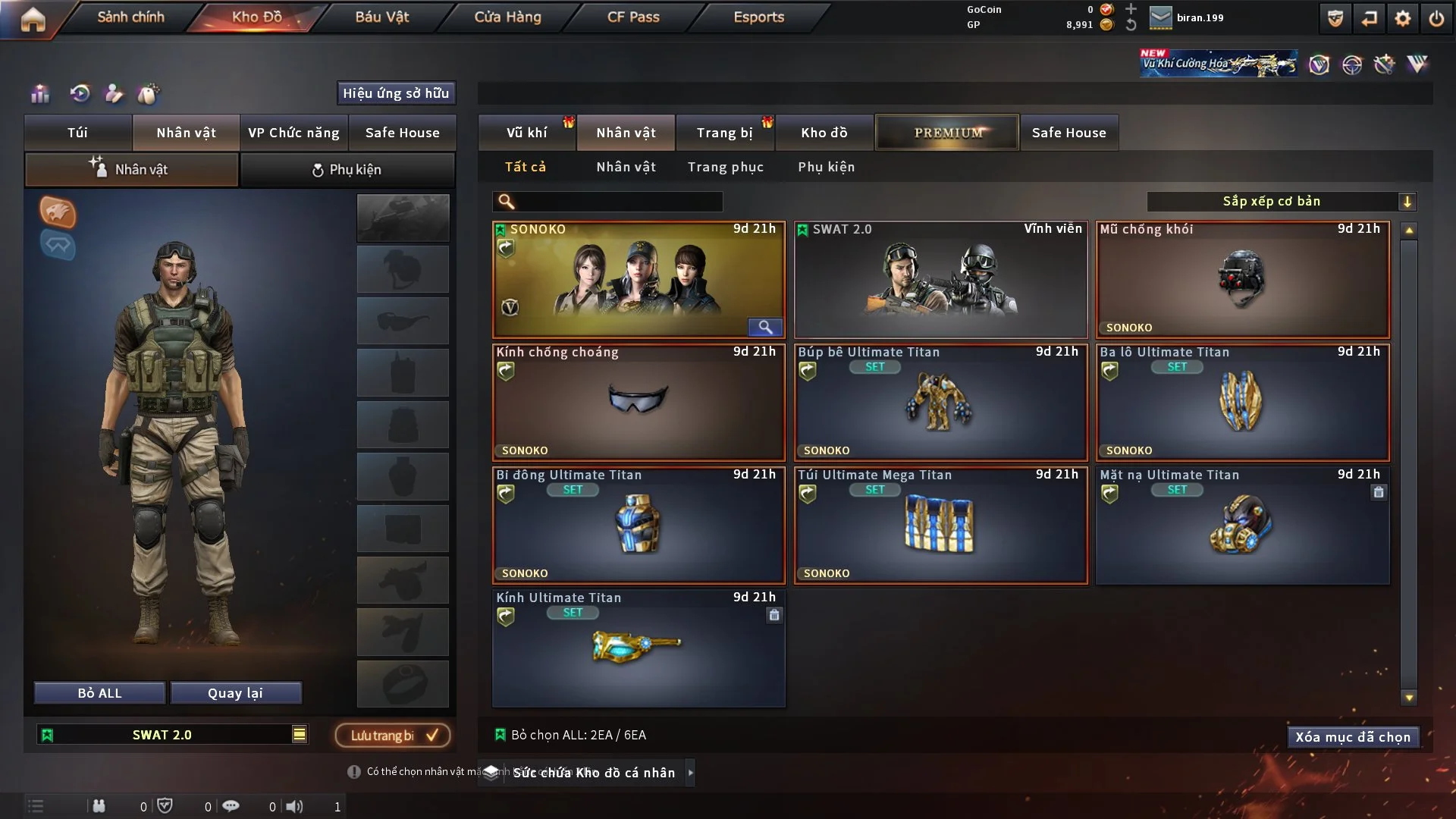
Task: Switch to the Vũ khí weapons tab
Action: pos(526,133)
